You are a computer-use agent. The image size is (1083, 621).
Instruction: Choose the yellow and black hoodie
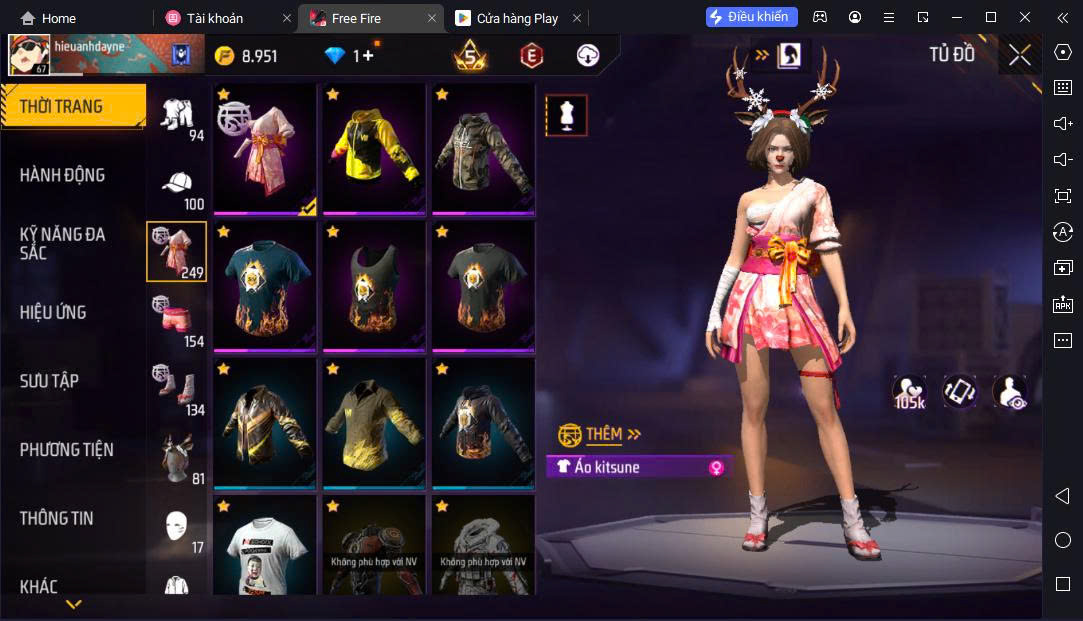[374, 147]
